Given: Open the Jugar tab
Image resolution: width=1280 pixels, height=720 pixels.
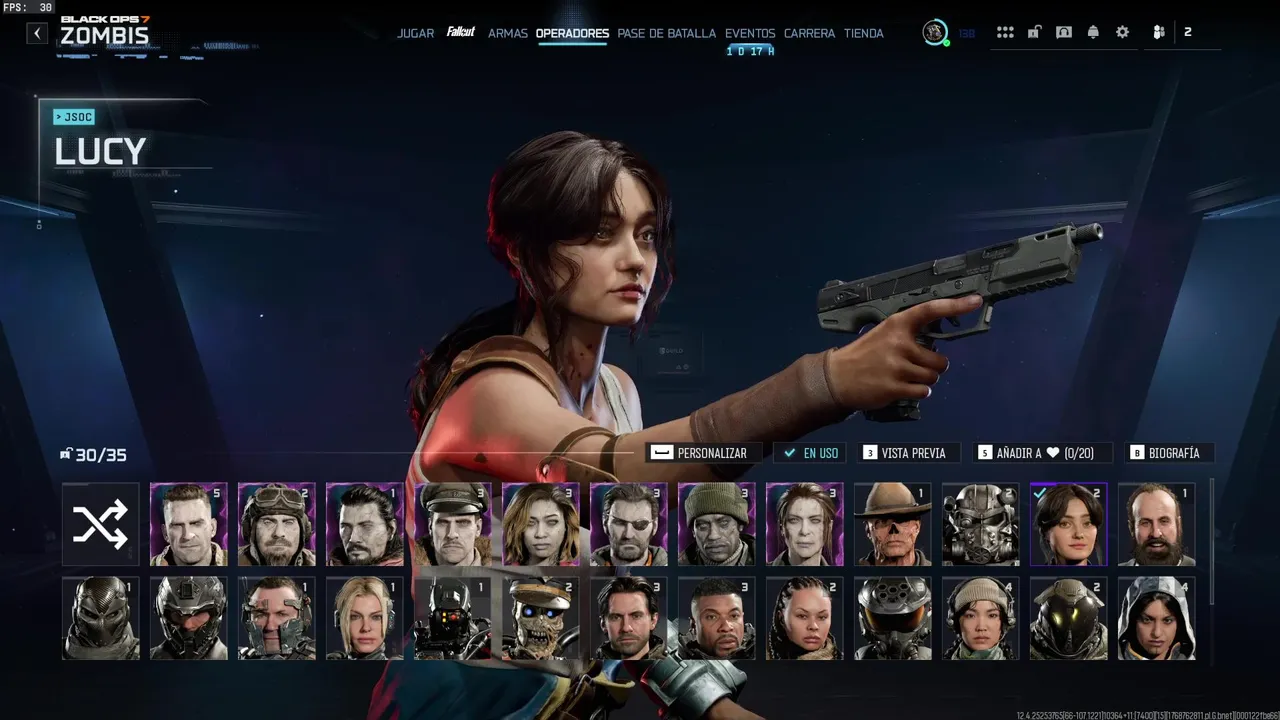Looking at the screenshot, I should point(415,33).
